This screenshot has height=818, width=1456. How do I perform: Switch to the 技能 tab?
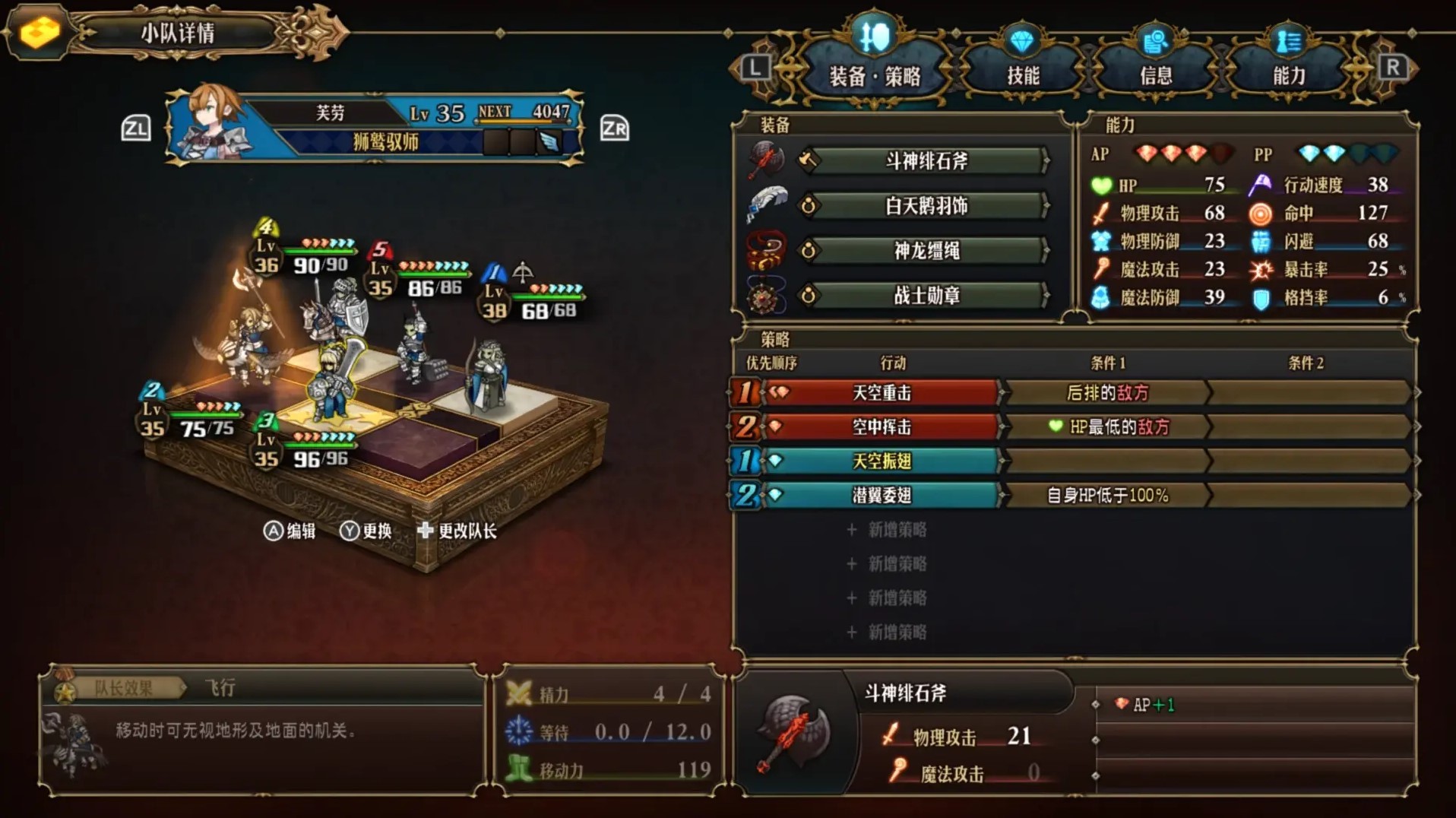[1024, 74]
